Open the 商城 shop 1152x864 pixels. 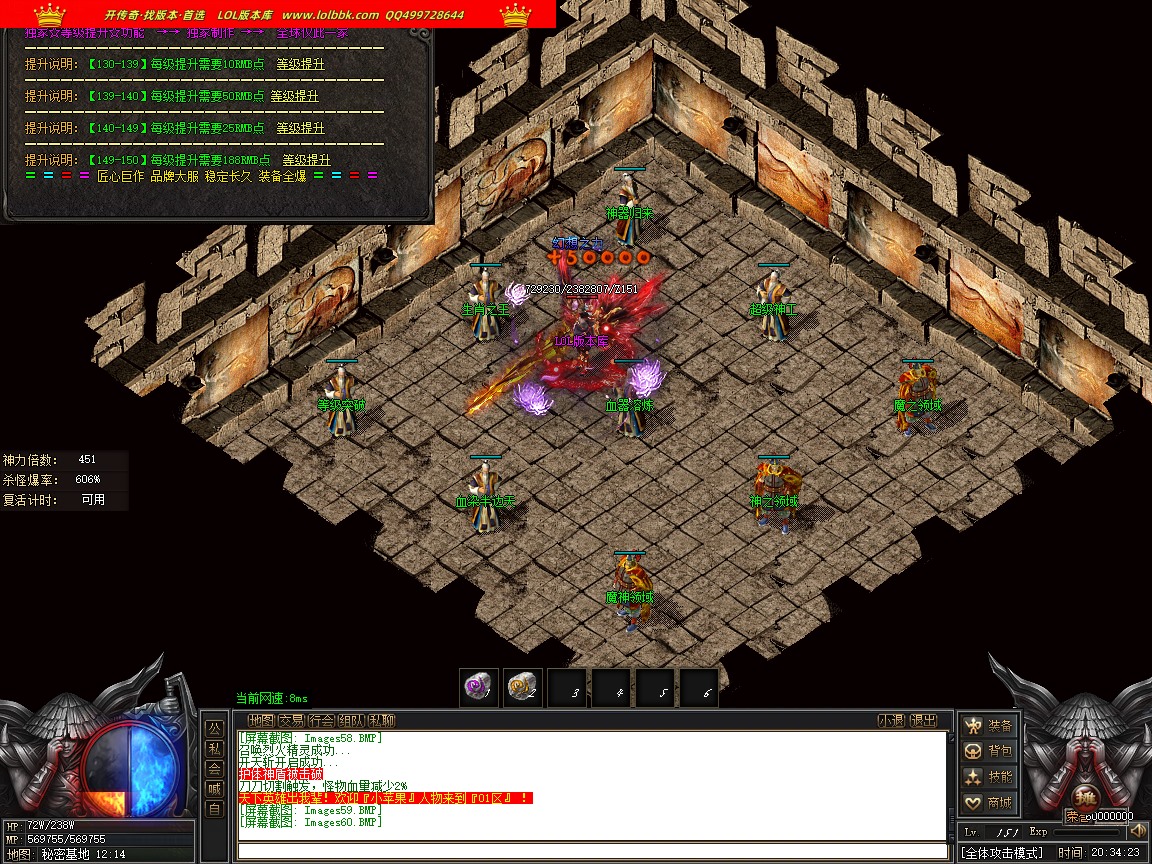(x=987, y=802)
